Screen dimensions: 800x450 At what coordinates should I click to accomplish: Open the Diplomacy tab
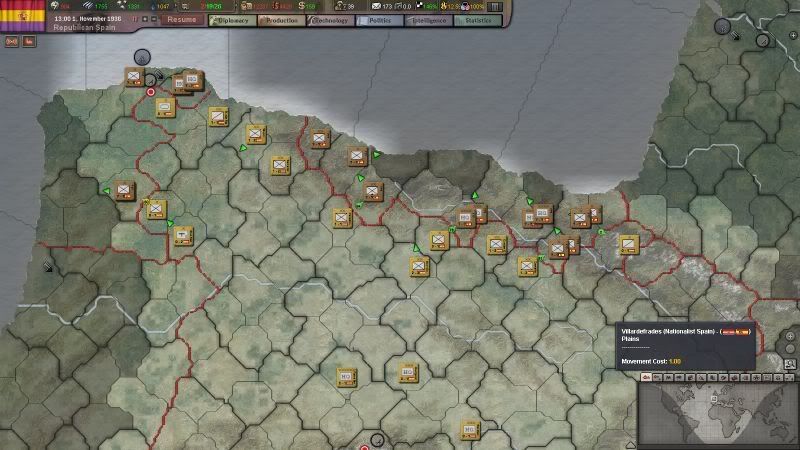coord(230,19)
